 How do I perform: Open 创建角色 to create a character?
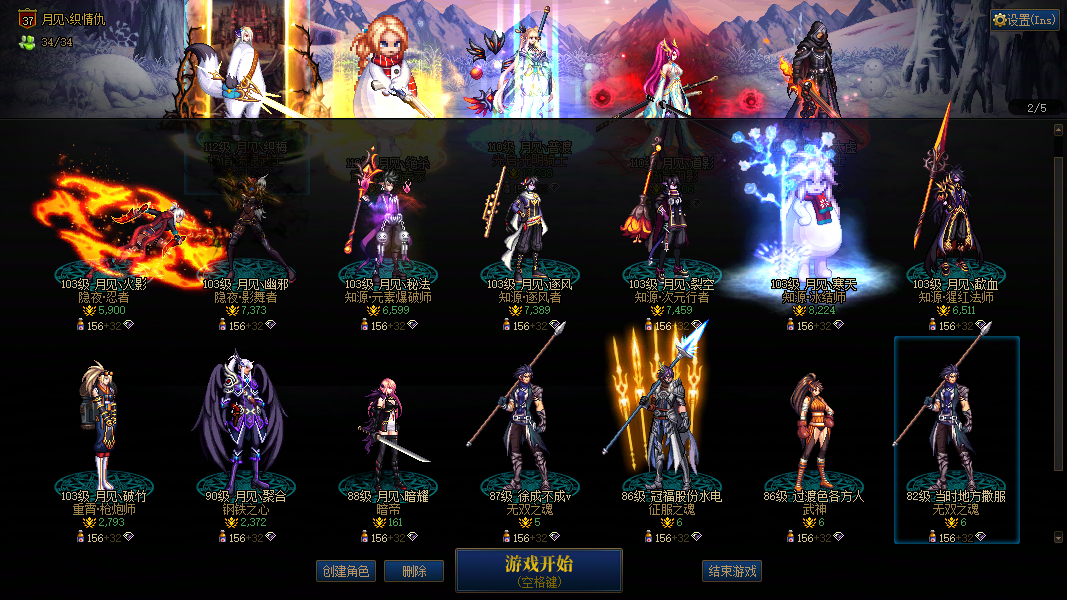click(345, 571)
